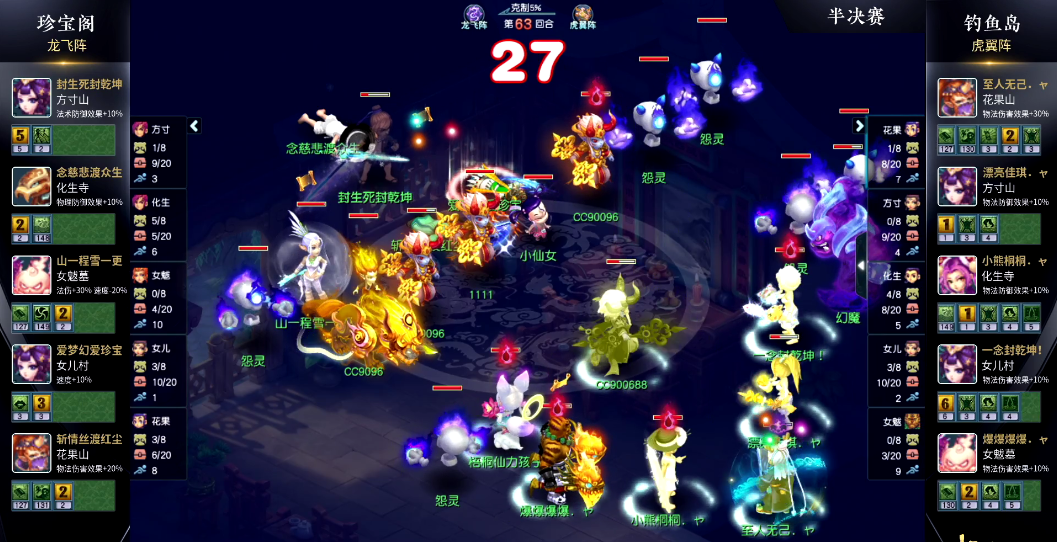This screenshot has width=1057, height=542.
Task: Collapse the left team stats panel arrow
Action: [194, 126]
